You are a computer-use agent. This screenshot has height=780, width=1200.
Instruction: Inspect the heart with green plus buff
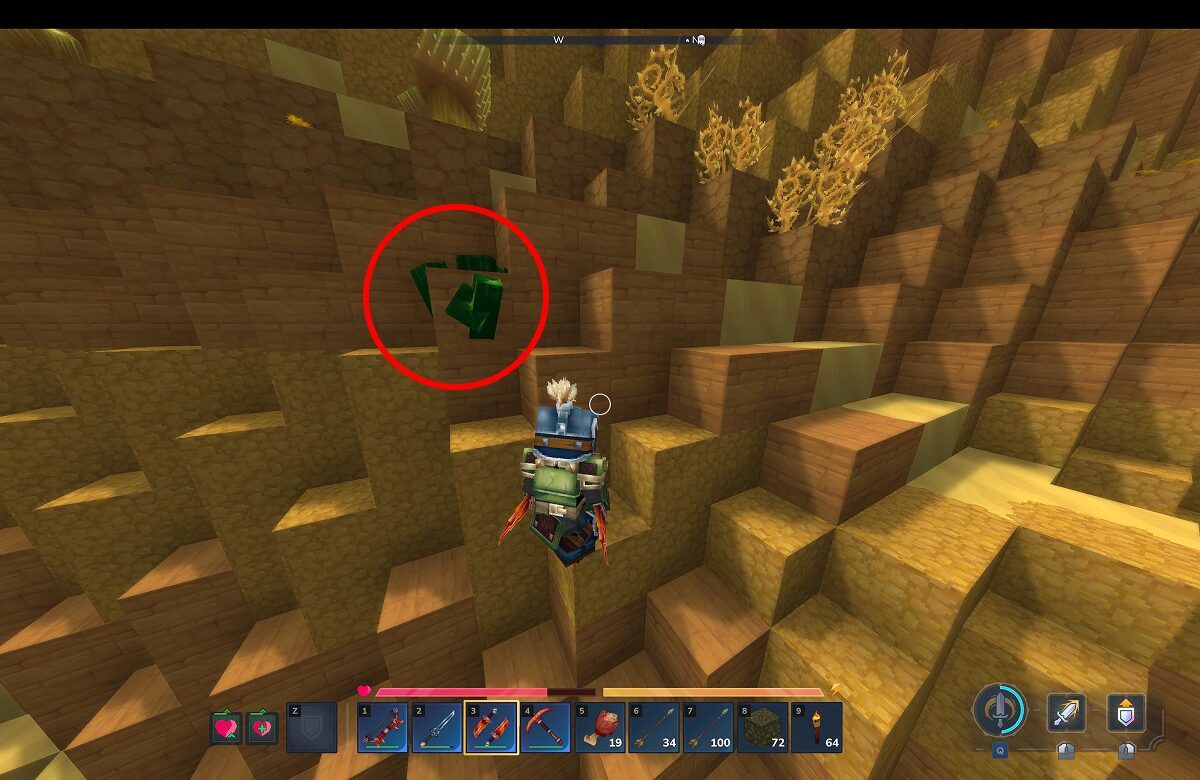(262, 727)
